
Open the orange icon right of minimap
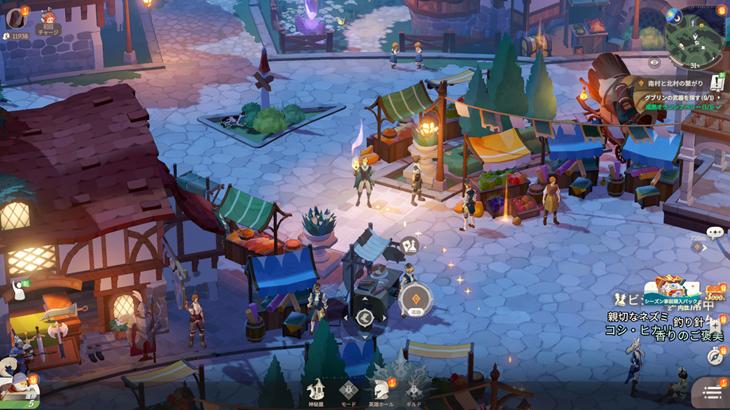coord(723,10)
